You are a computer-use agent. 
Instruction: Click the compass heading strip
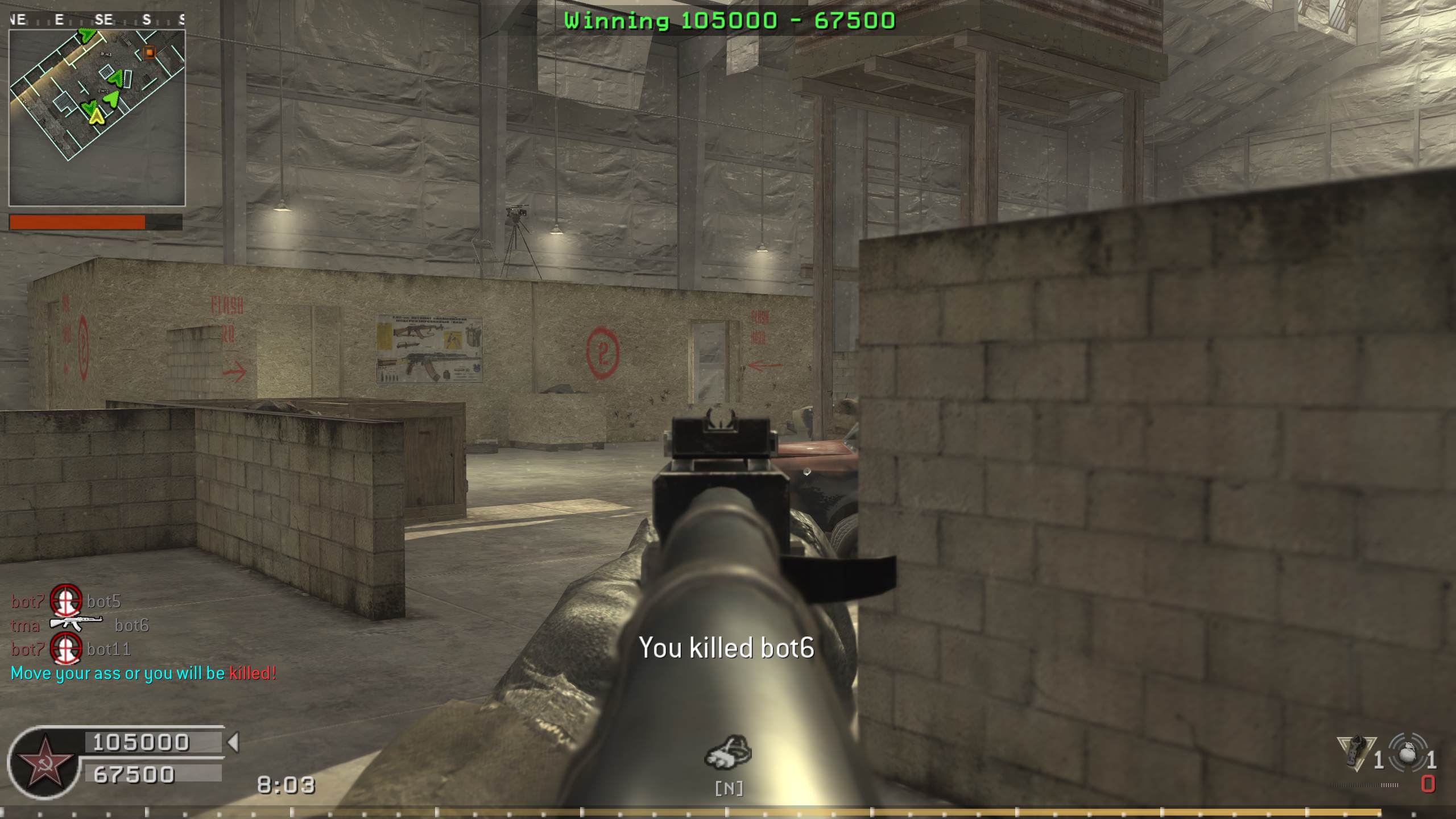point(97,20)
